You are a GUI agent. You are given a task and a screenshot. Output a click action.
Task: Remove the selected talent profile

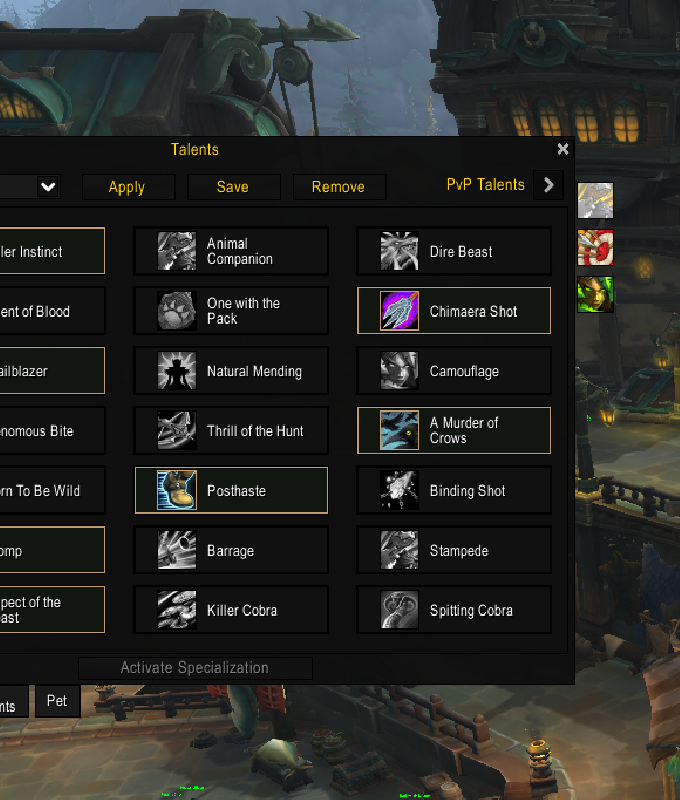[x=338, y=187]
